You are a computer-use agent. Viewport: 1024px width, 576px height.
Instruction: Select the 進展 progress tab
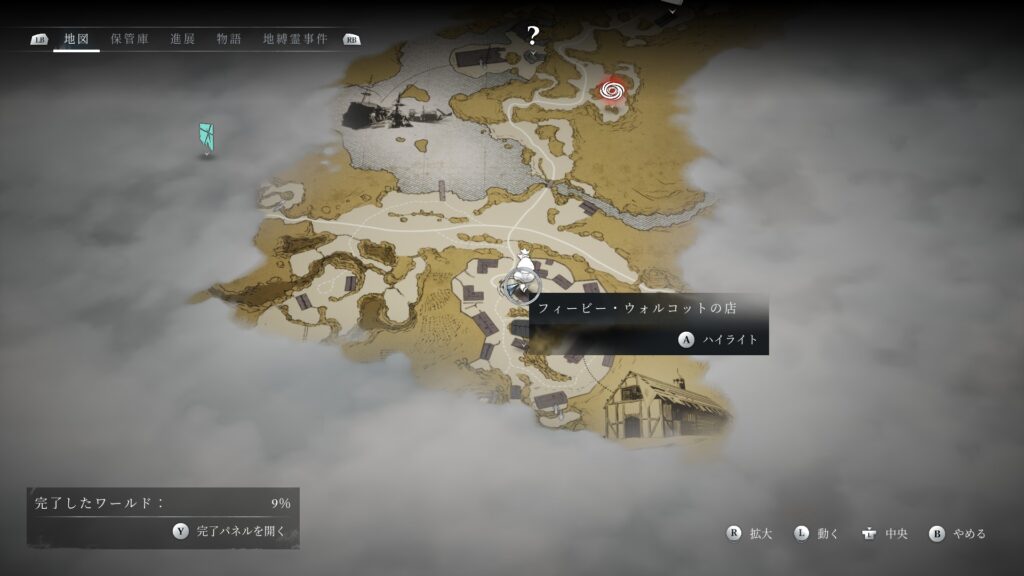[182, 39]
